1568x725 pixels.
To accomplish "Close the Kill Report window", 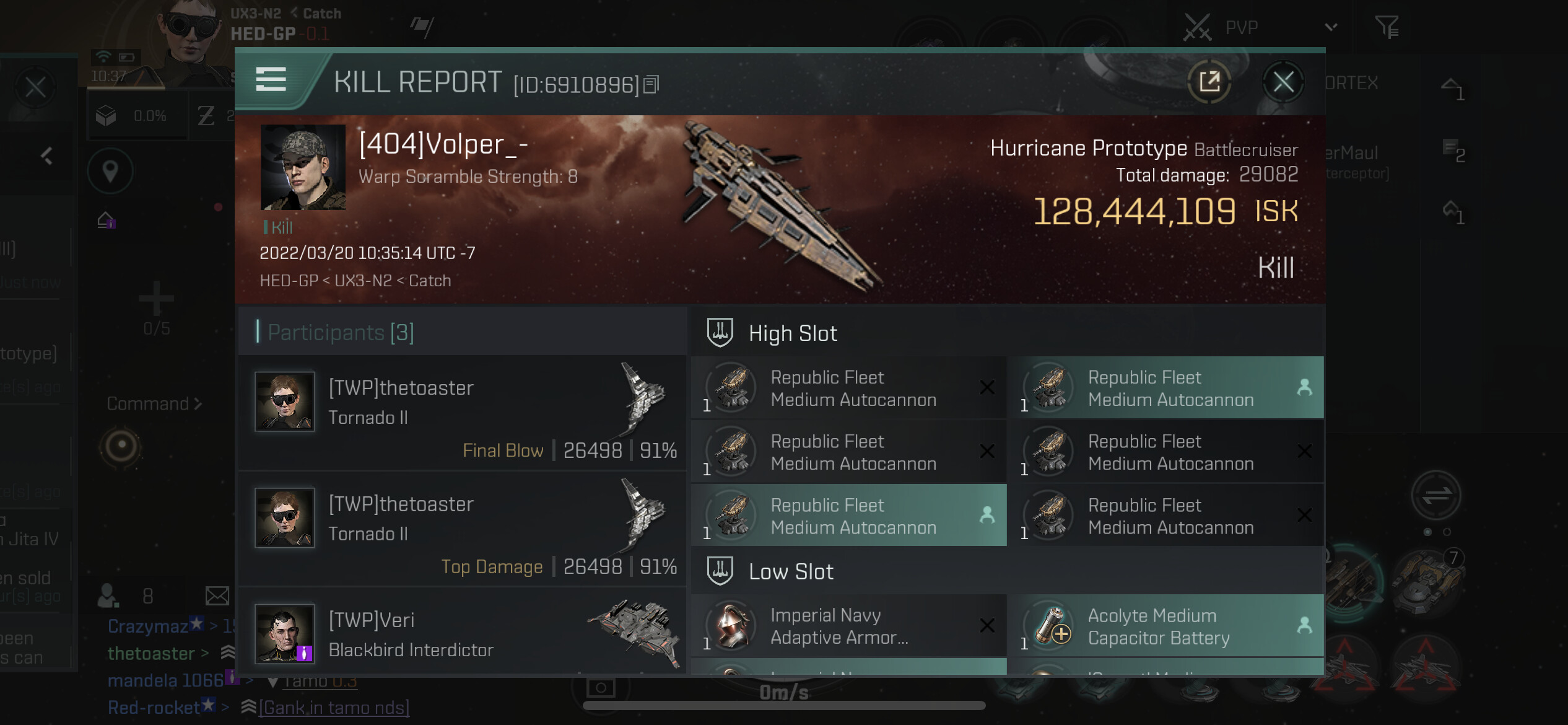I will pos(1283,82).
